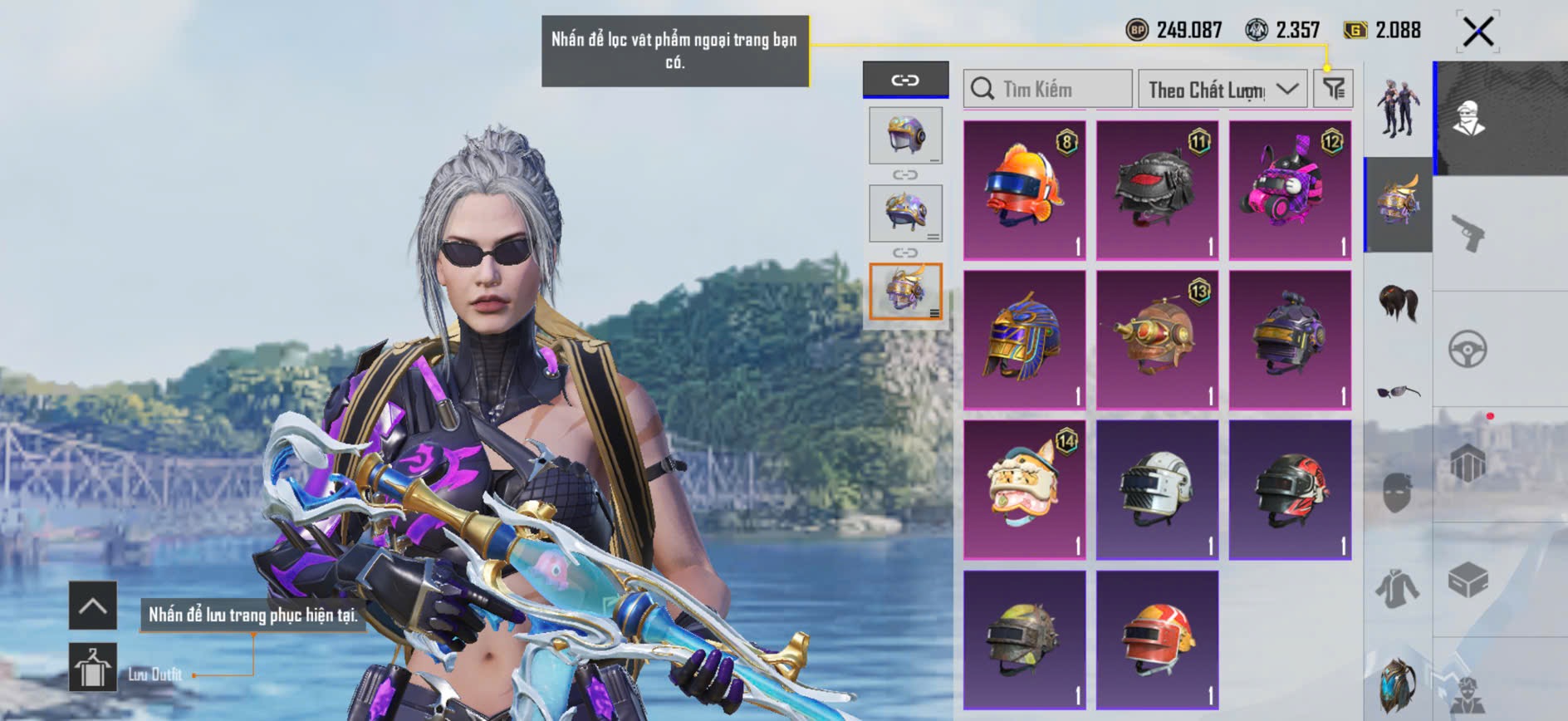
Task: Choose the pink and purple bunny helmet
Action: 1289,189
